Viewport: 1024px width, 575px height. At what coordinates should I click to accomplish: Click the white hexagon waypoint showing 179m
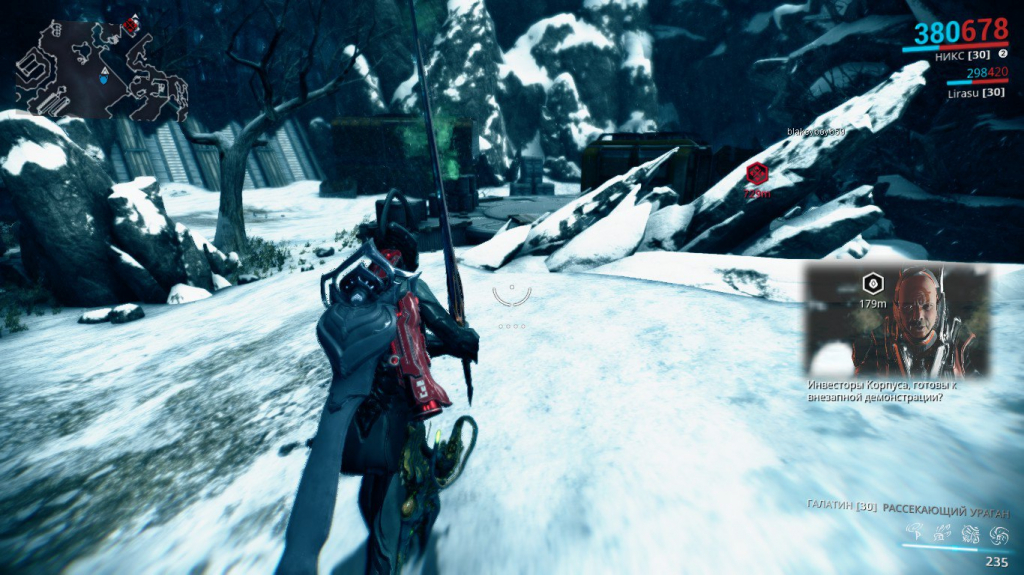(872, 283)
